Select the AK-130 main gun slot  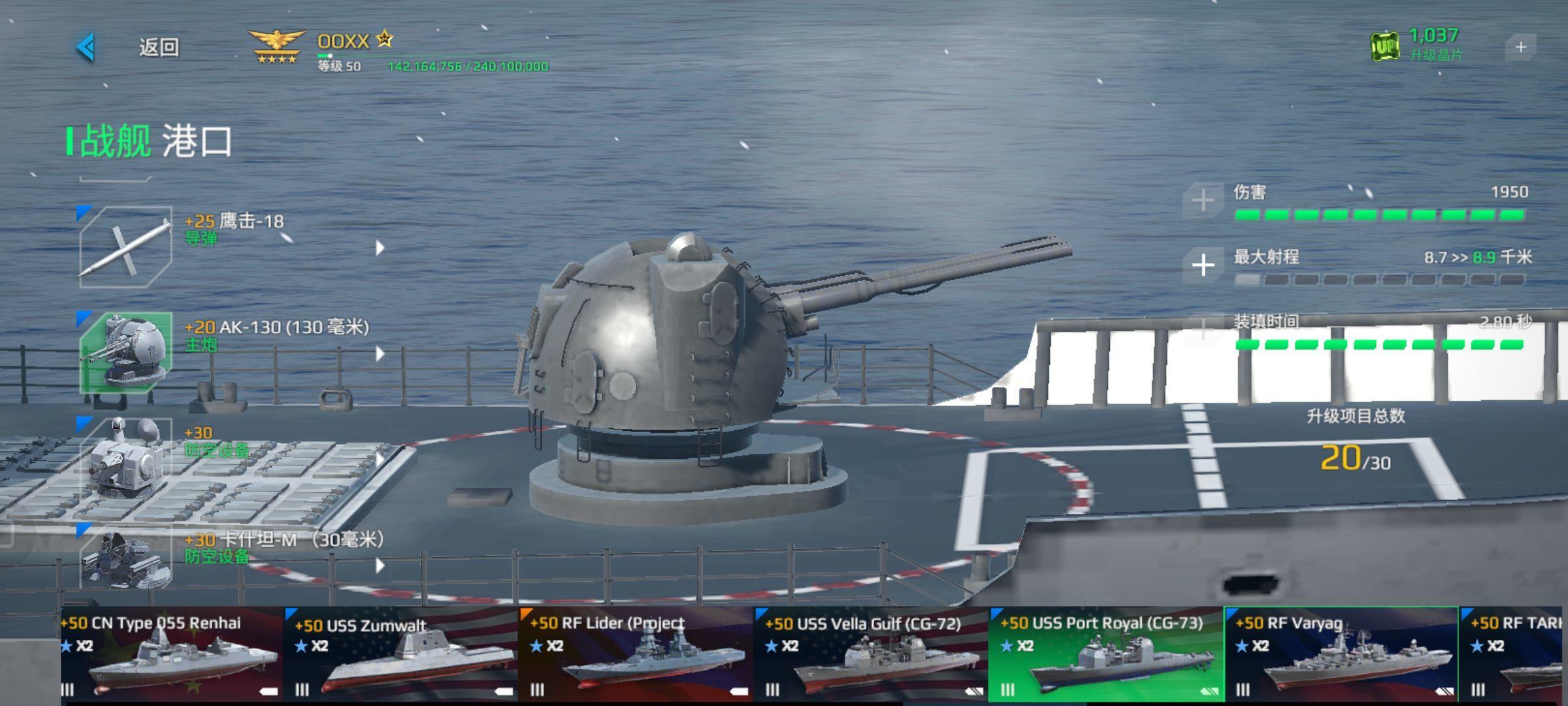click(125, 353)
